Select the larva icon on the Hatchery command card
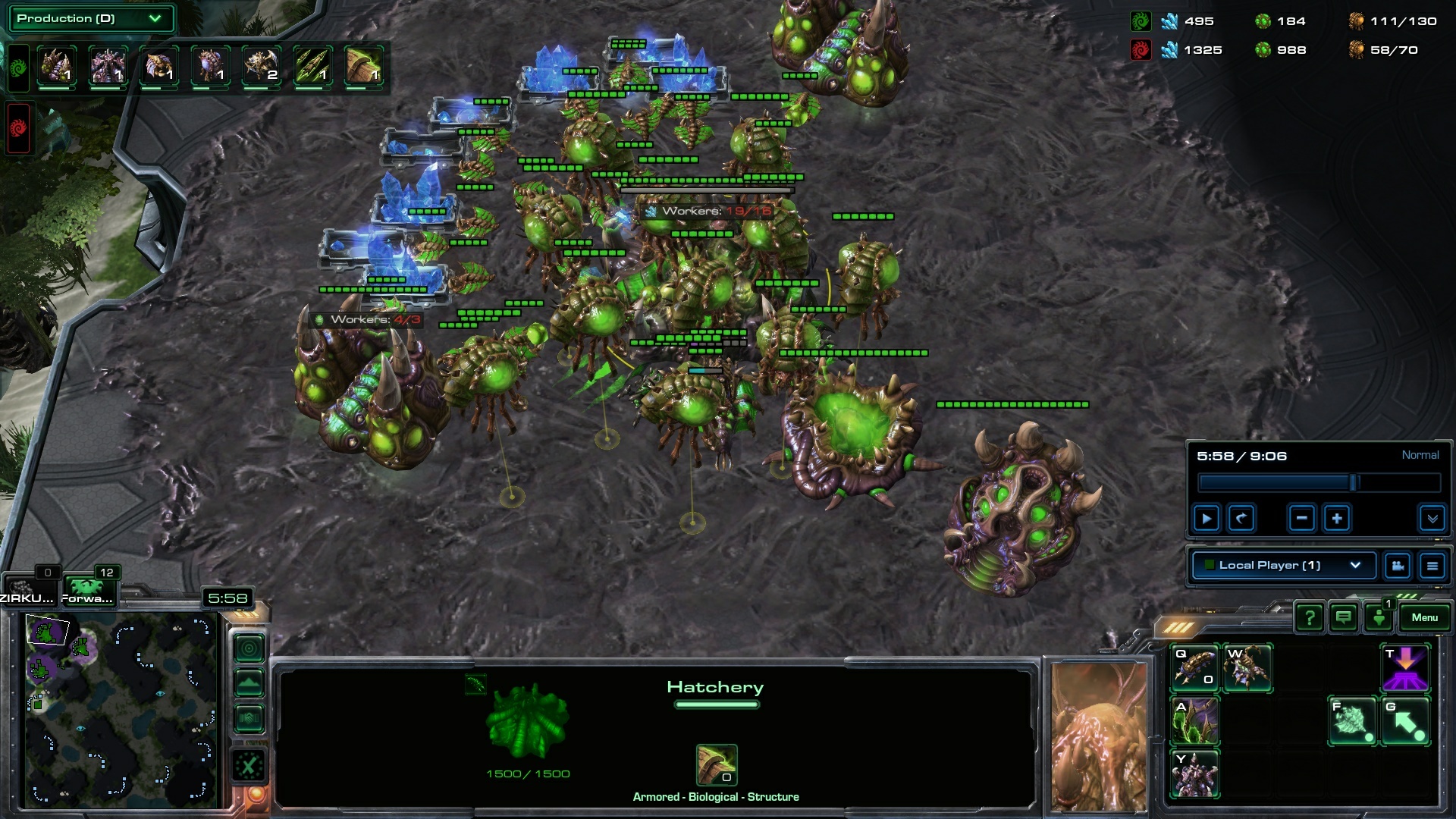The width and height of the screenshot is (1456, 819). tap(1194, 667)
